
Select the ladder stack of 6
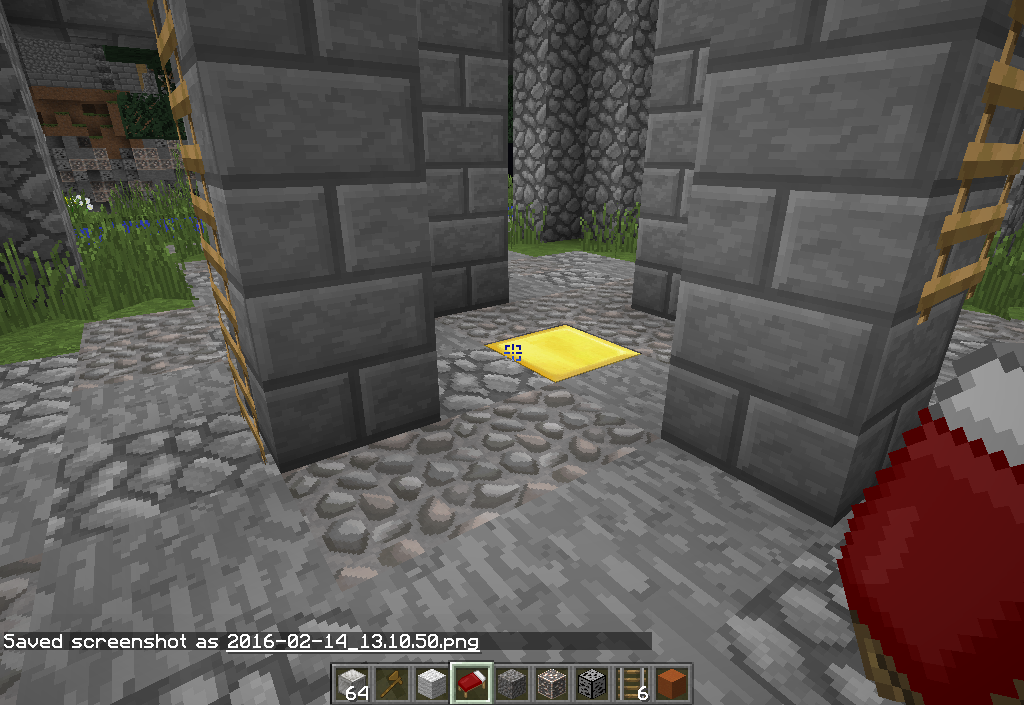[633, 683]
